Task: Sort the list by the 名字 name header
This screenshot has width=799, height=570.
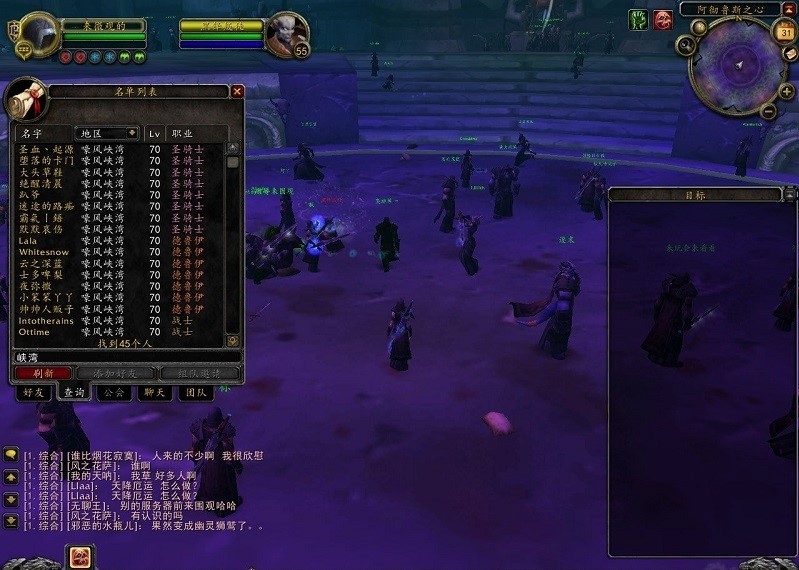Action: [x=32, y=133]
